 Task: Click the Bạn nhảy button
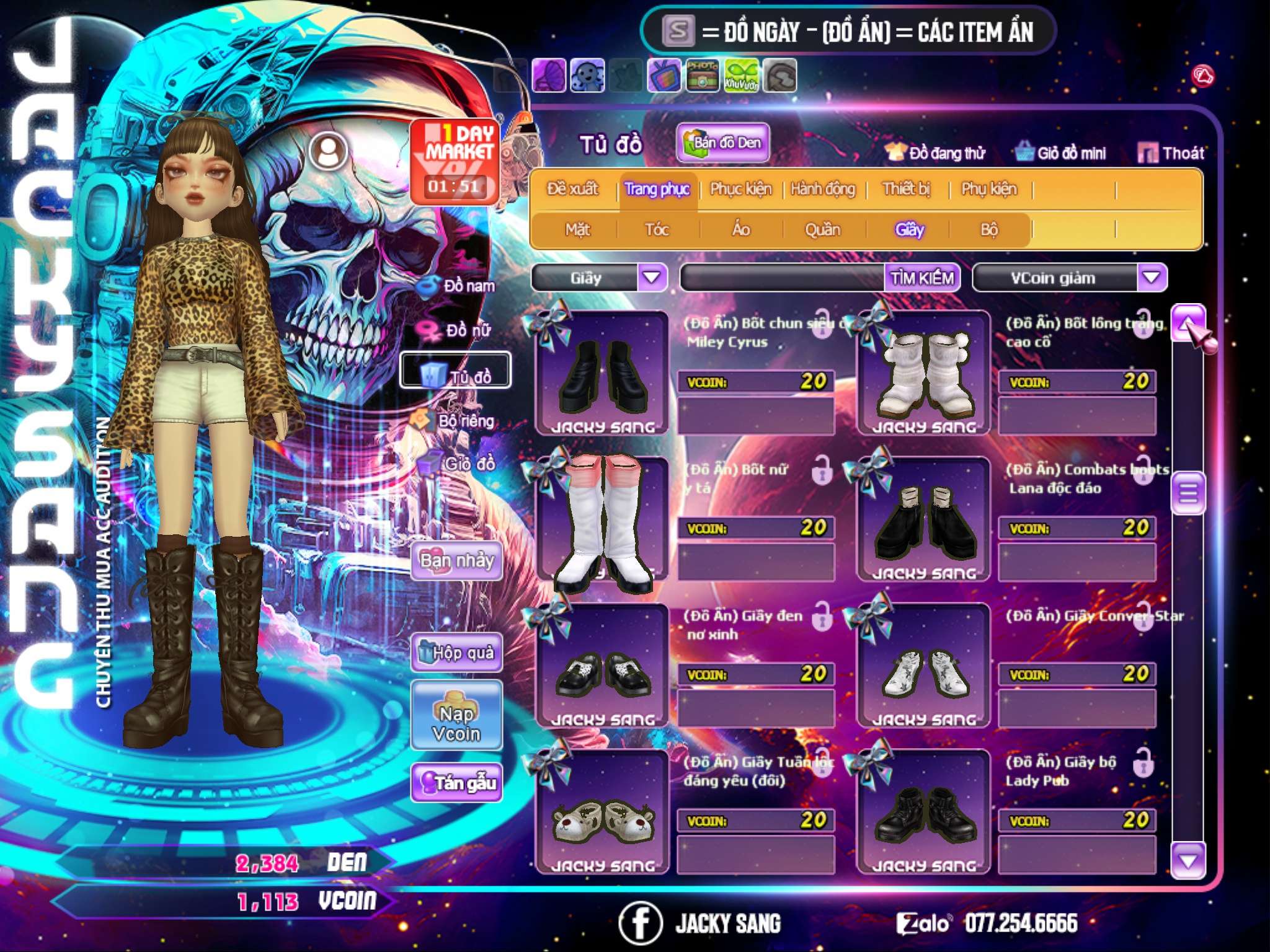pyautogui.click(x=457, y=561)
